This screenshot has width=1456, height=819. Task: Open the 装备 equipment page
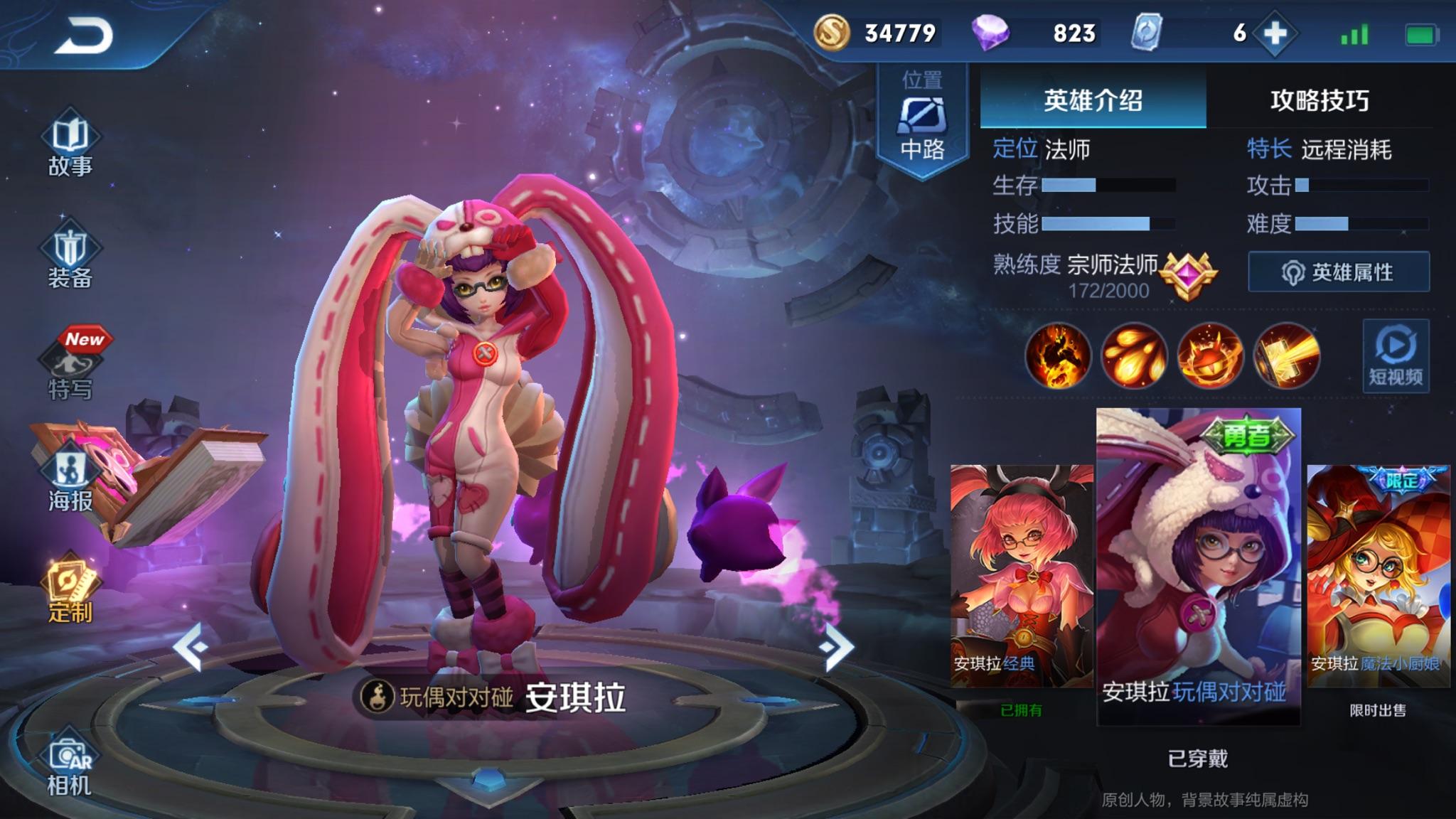coord(70,257)
